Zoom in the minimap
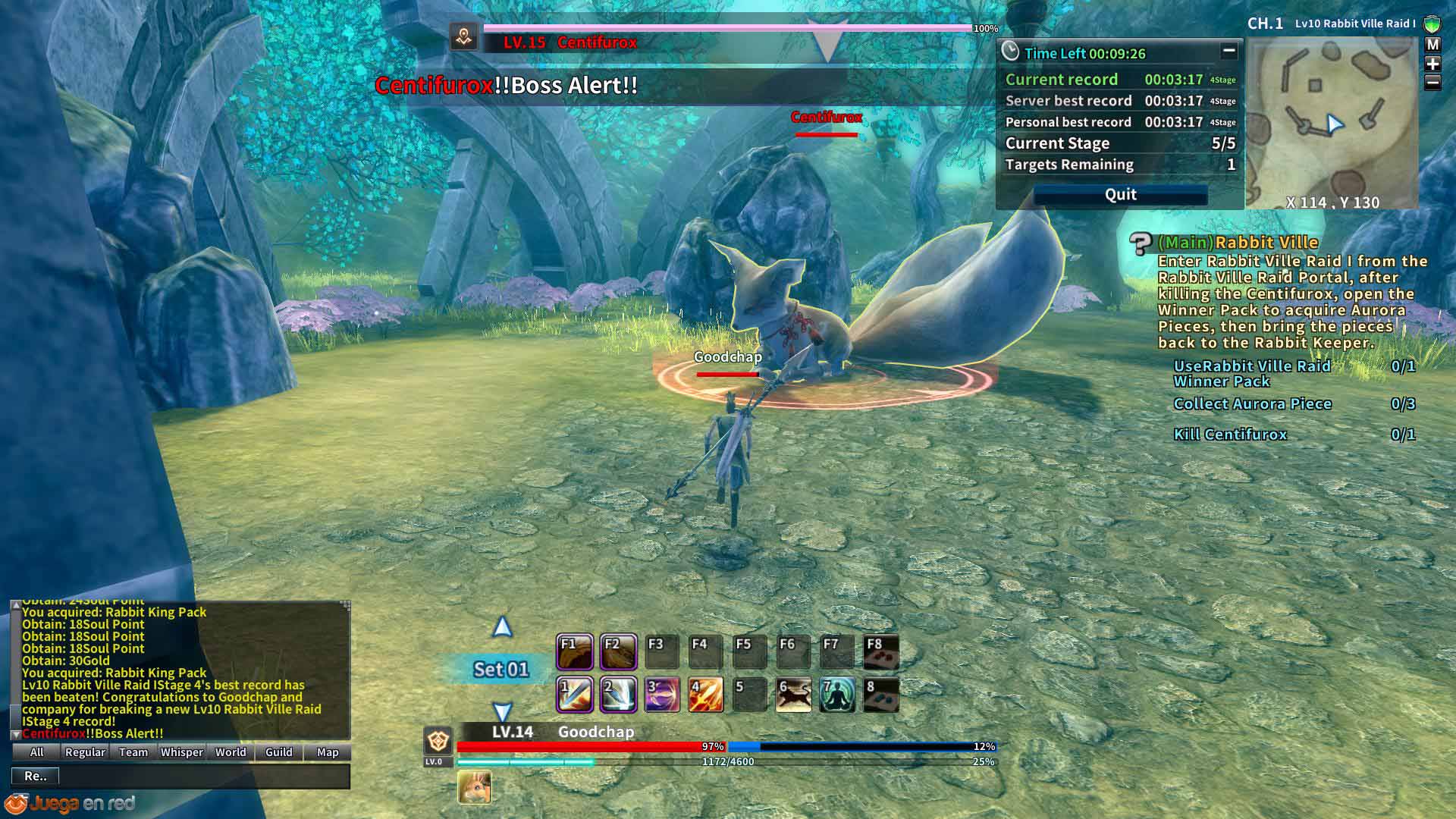 coord(1432,64)
